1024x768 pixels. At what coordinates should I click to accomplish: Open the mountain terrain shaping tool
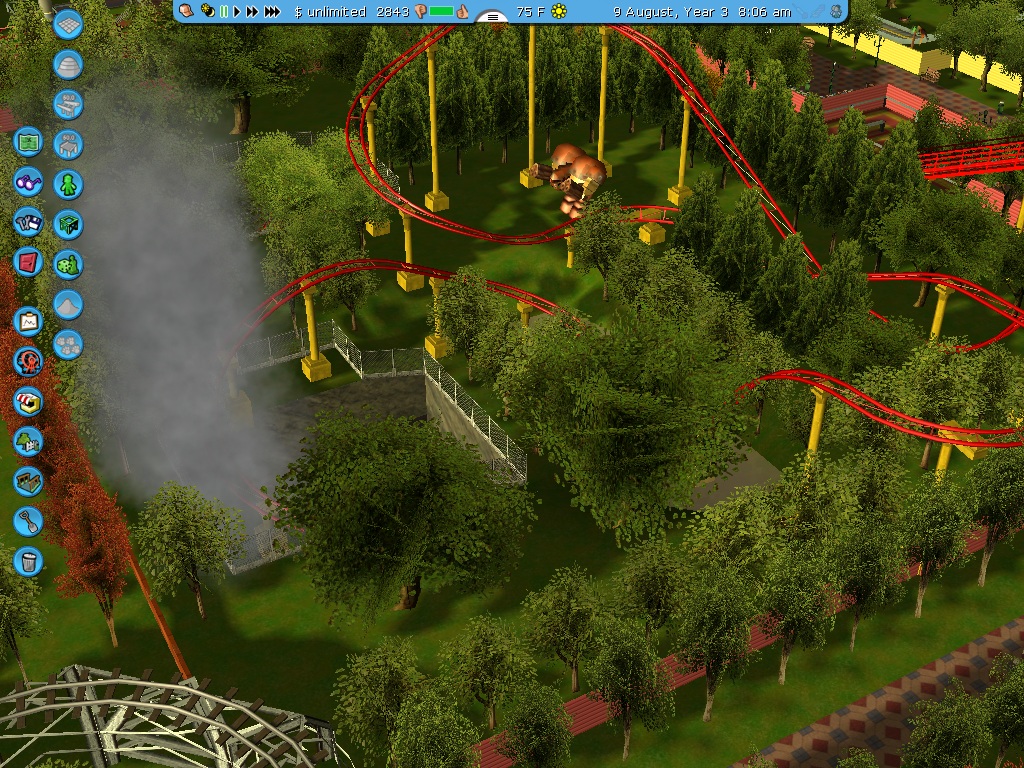tap(68, 305)
